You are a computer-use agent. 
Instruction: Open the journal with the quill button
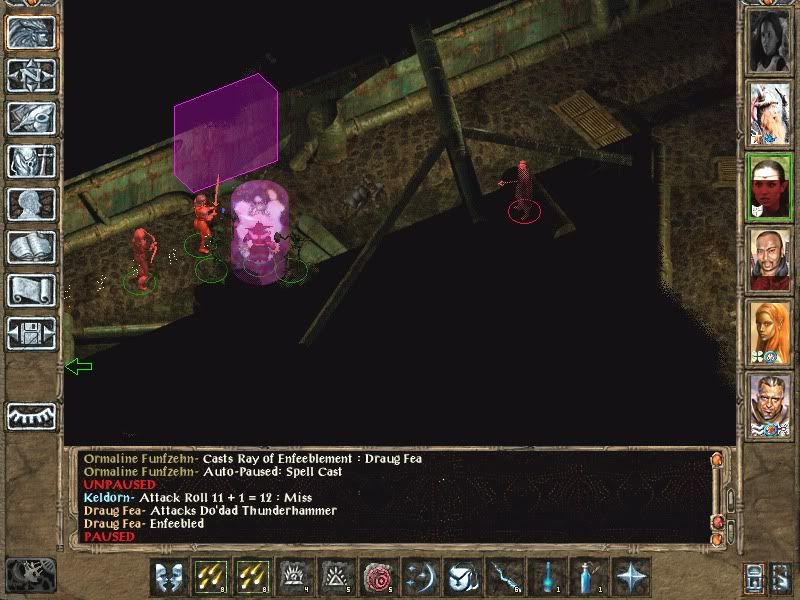(x=31, y=118)
